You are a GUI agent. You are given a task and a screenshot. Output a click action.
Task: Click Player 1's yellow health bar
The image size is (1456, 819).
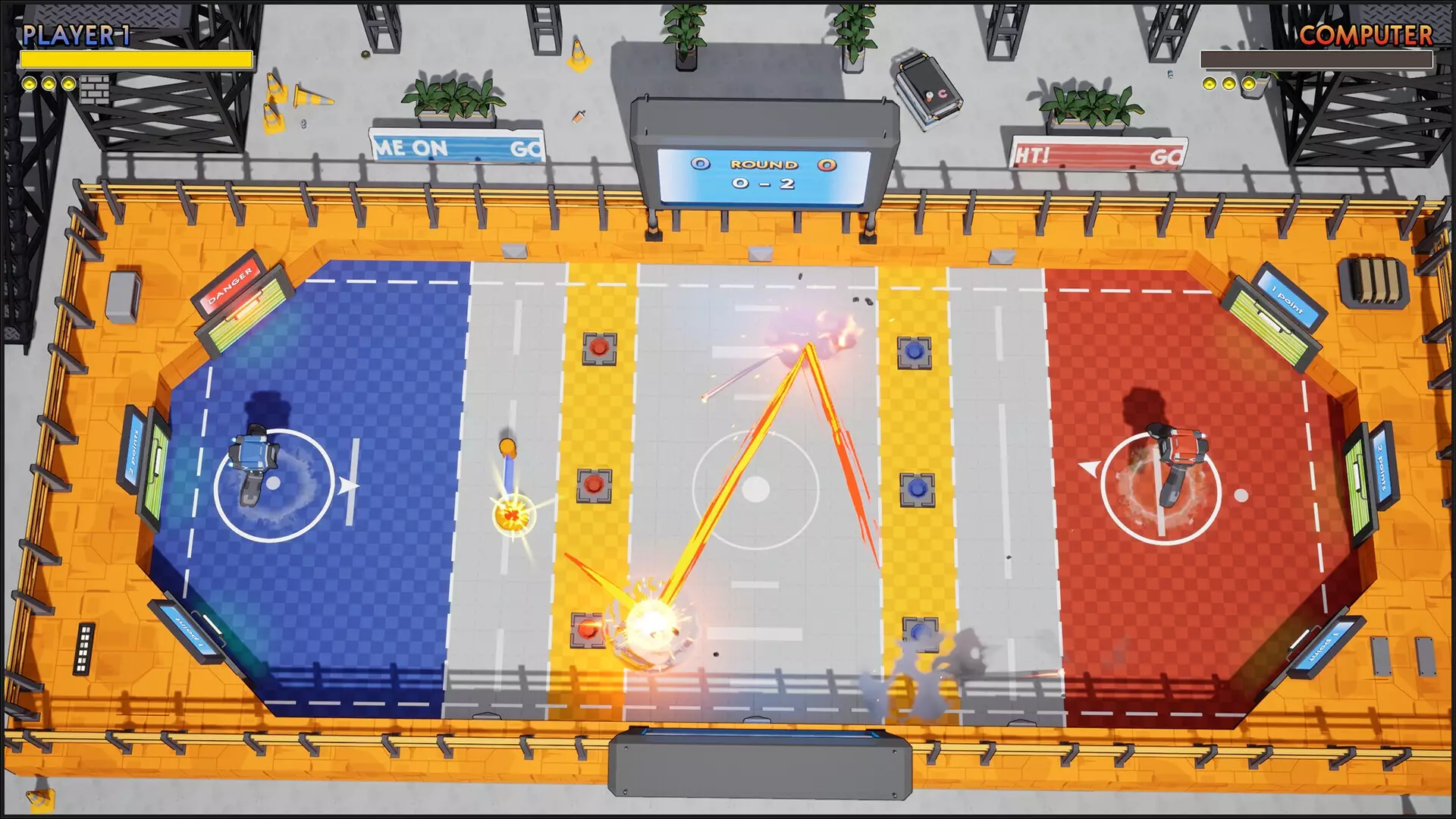[136, 58]
